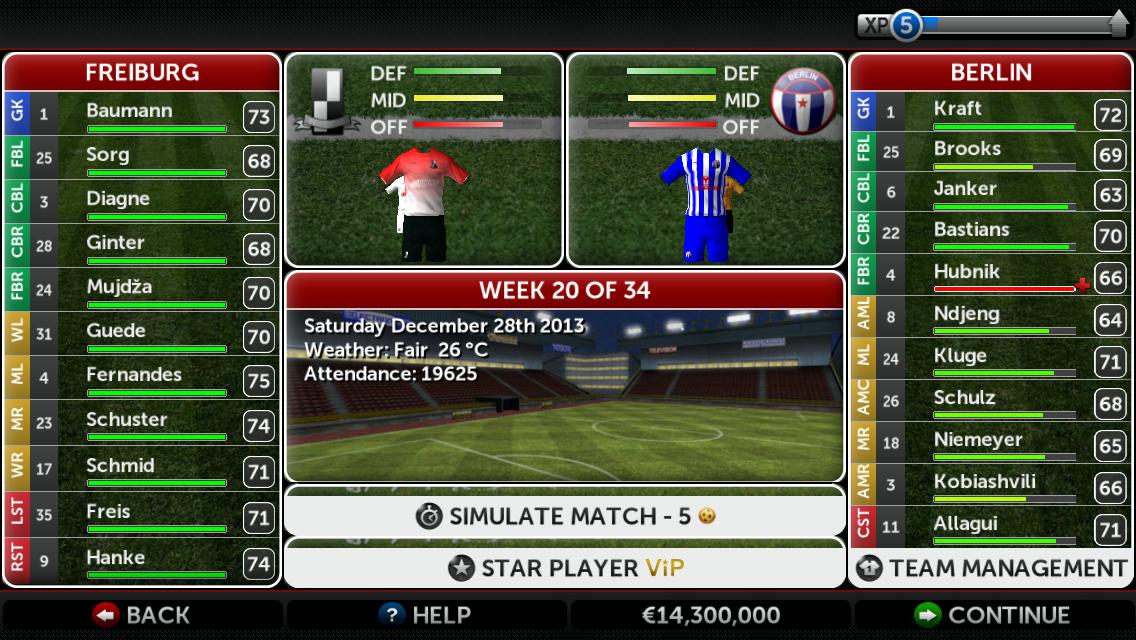
Task: Continue to the match
Action: 993,615
